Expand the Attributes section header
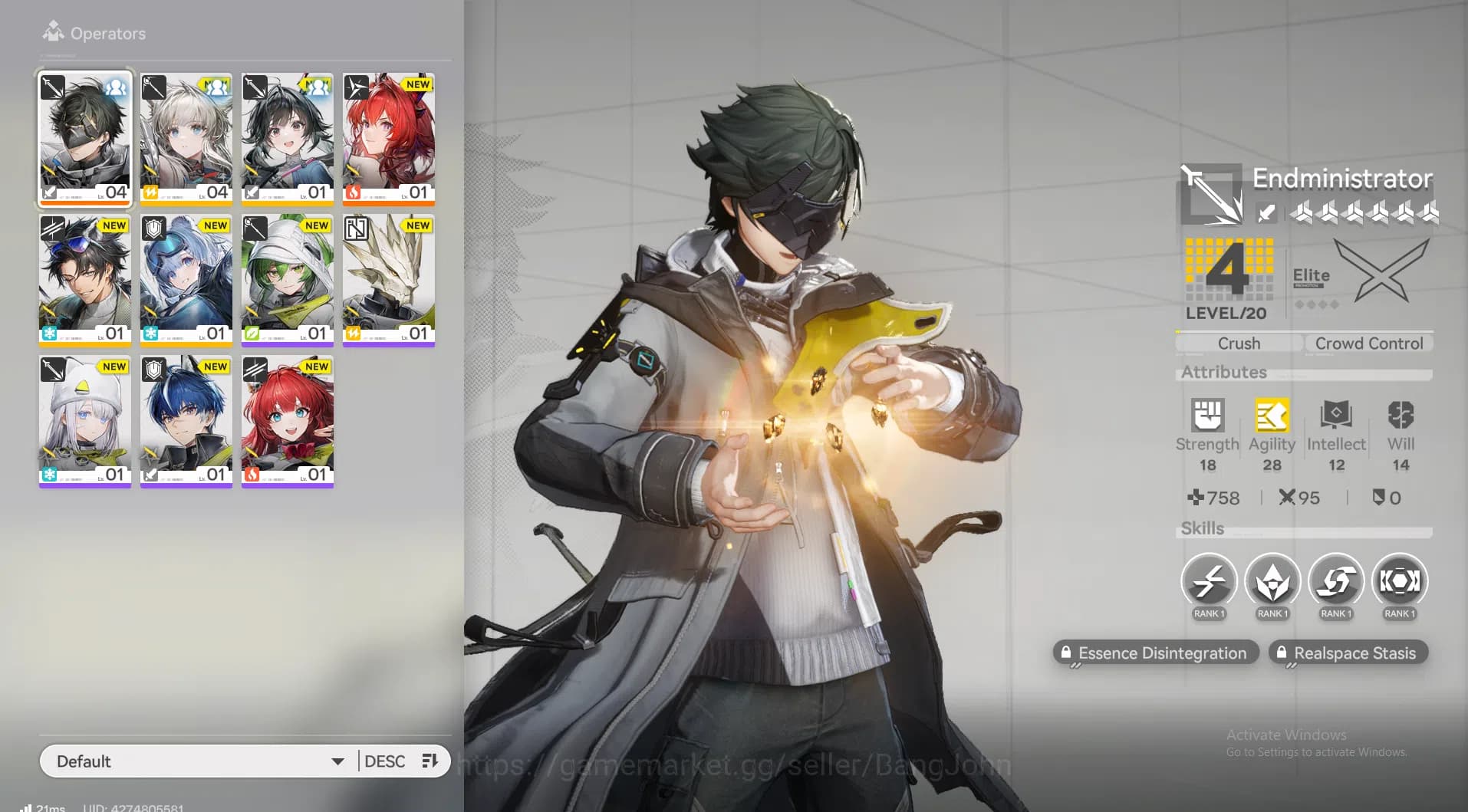 [x=1223, y=373]
